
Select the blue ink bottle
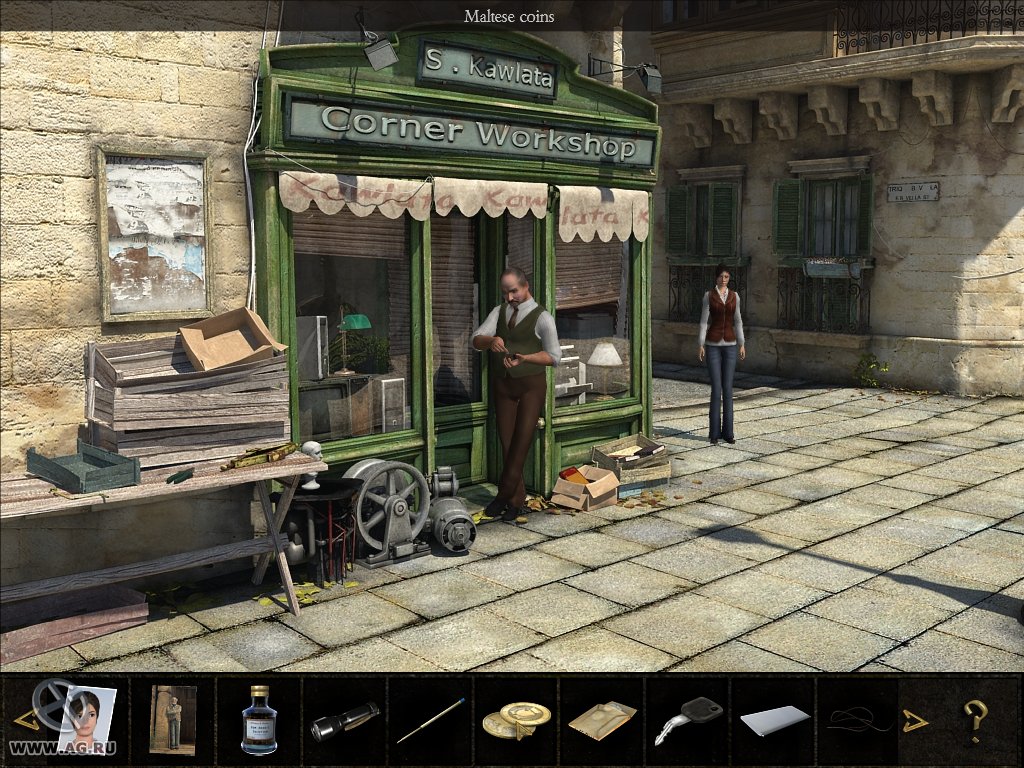coord(259,719)
